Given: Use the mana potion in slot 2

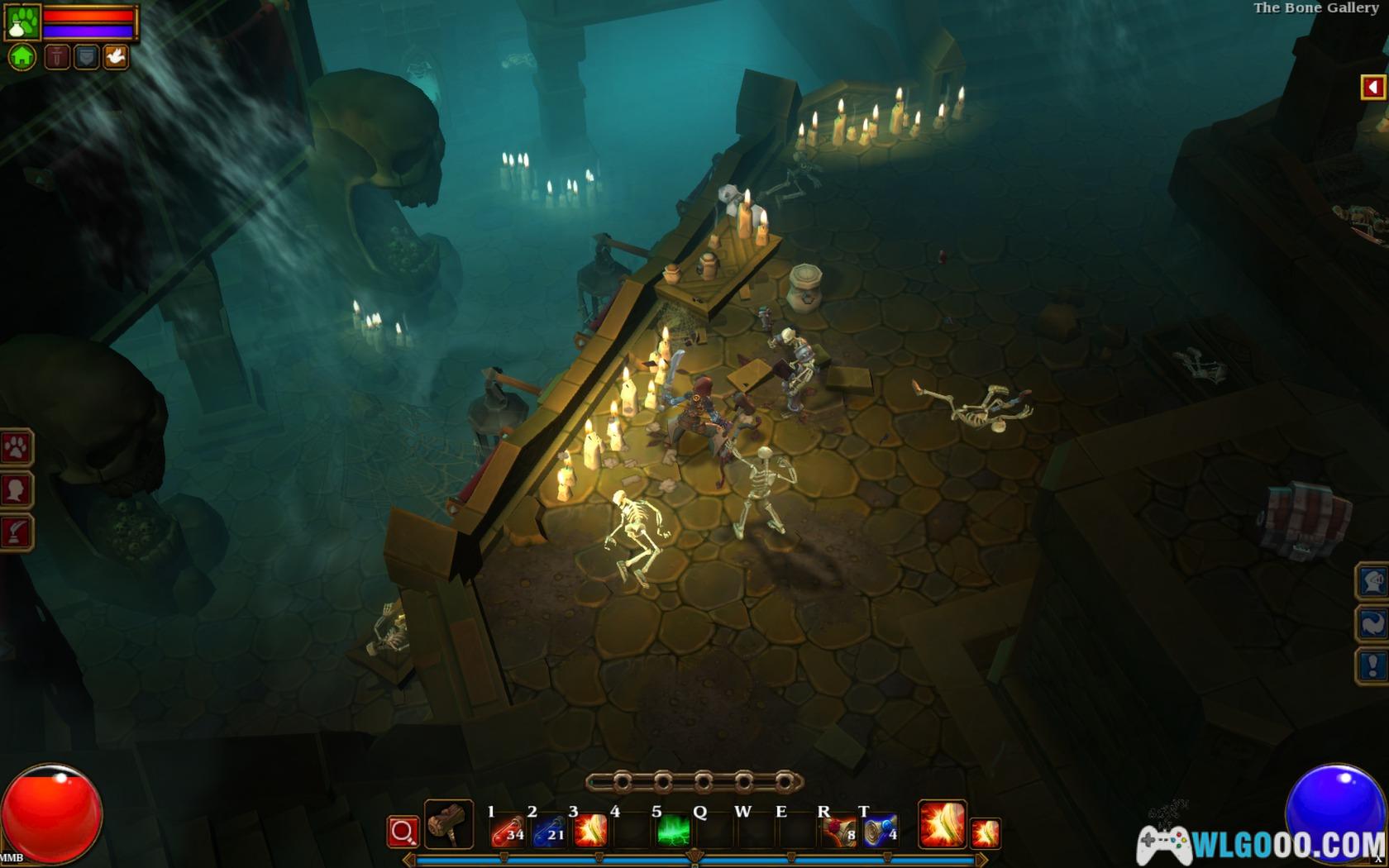Looking at the screenshot, I should [x=549, y=831].
